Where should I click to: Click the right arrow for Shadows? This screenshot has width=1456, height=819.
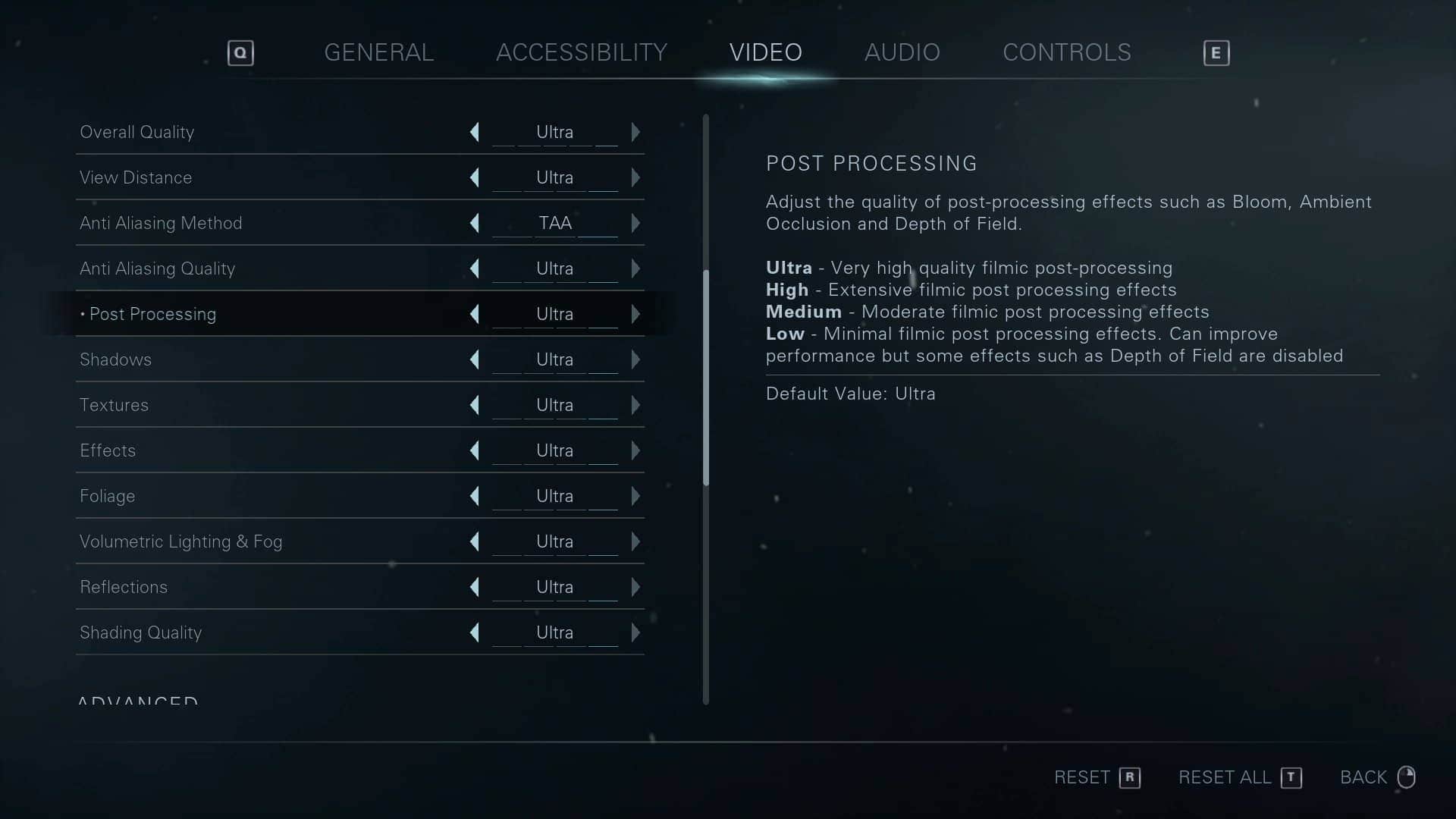[x=635, y=359]
